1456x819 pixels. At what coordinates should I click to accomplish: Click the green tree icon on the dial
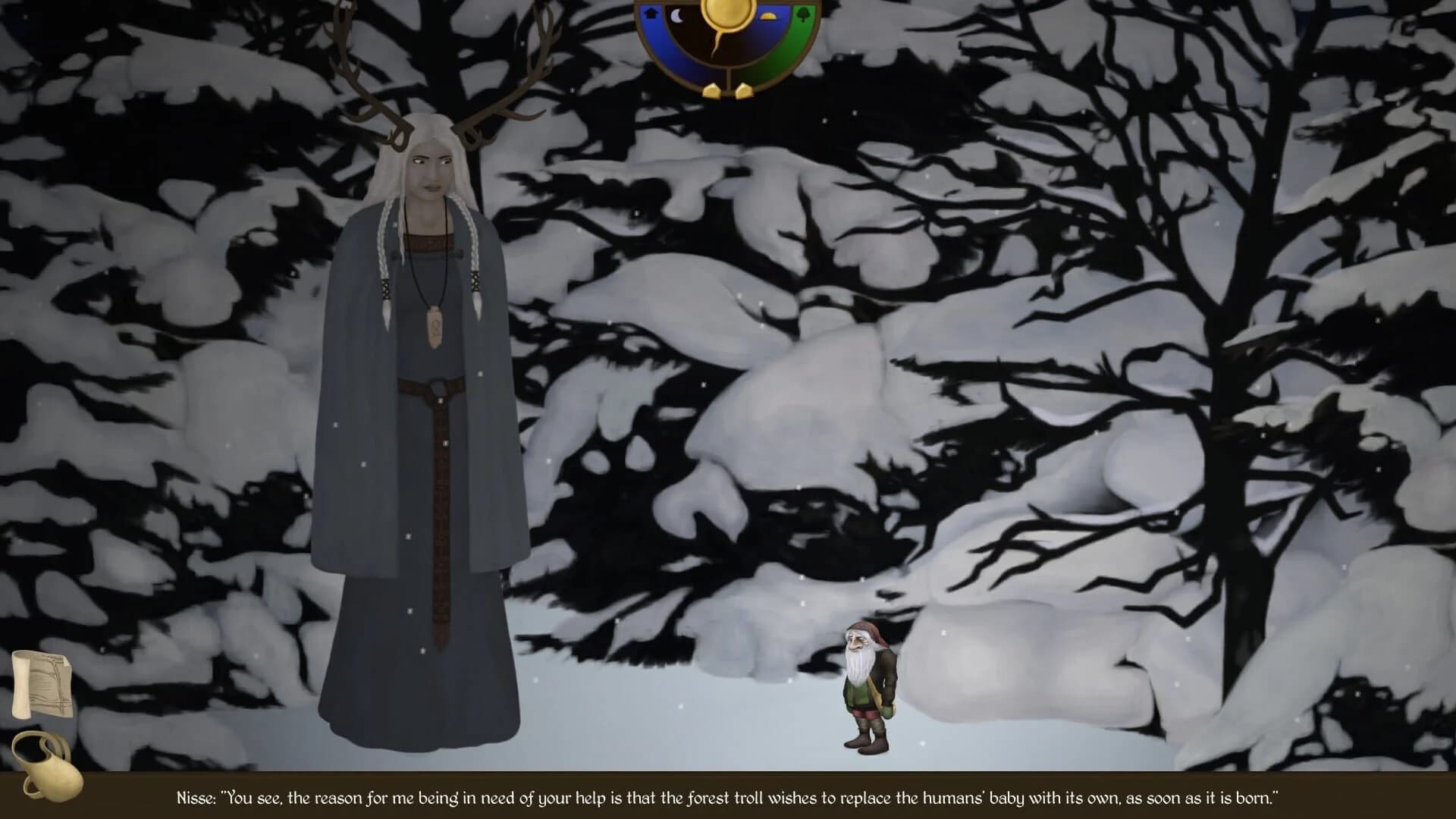pos(804,15)
